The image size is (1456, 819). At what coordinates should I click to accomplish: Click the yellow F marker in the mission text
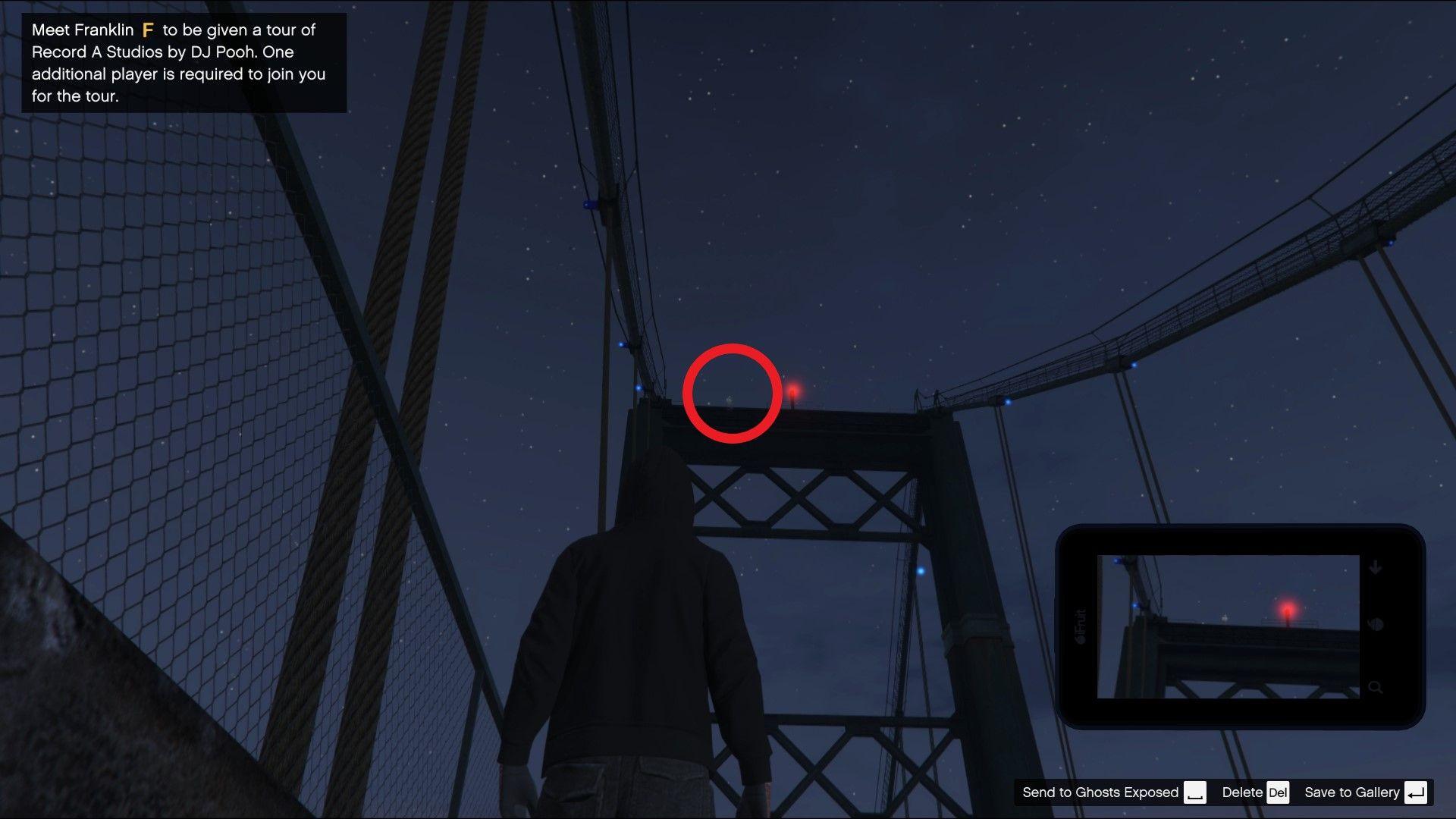pyautogui.click(x=149, y=30)
